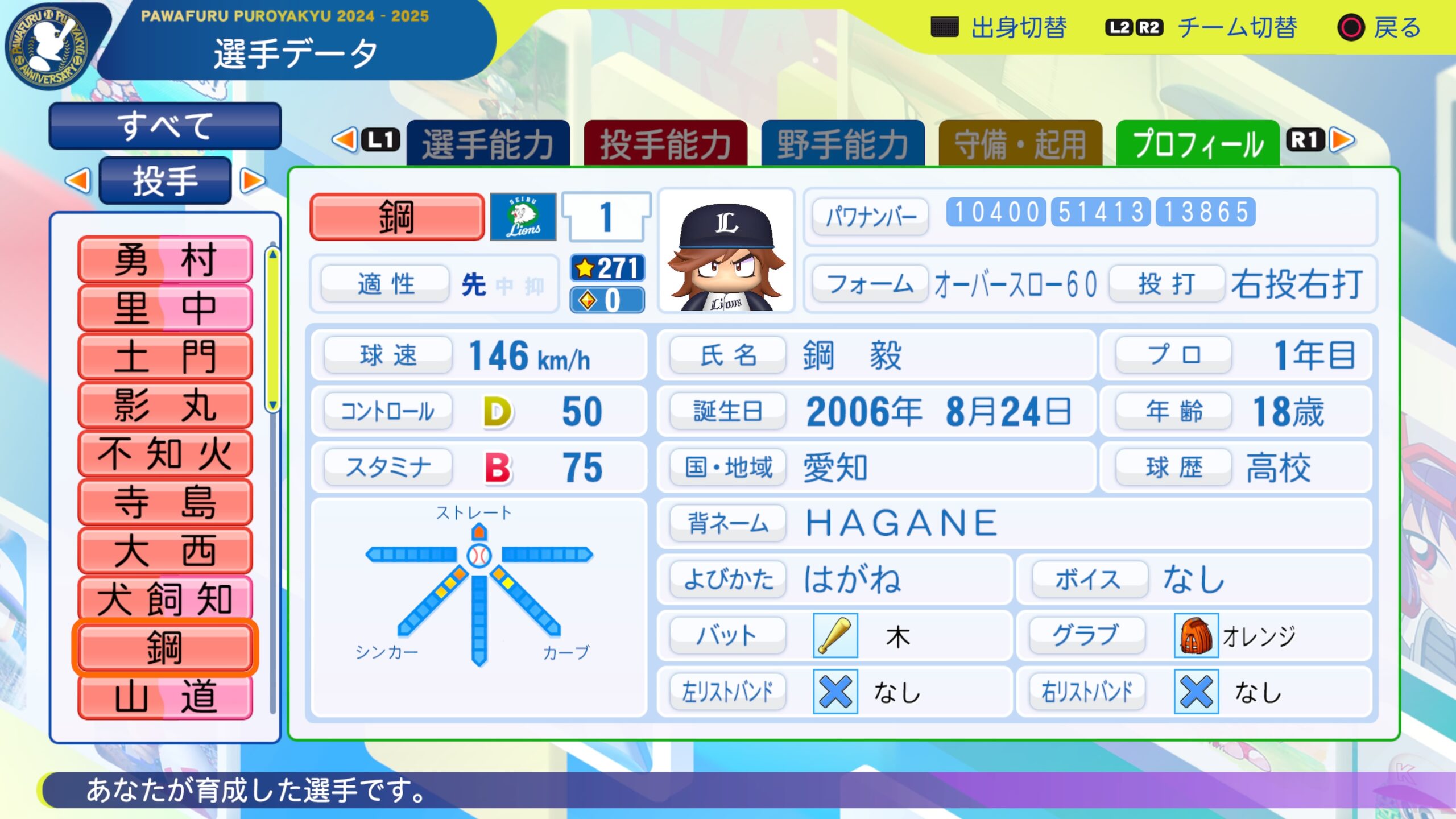Click the orange arrow next to L1

[x=345, y=140]
